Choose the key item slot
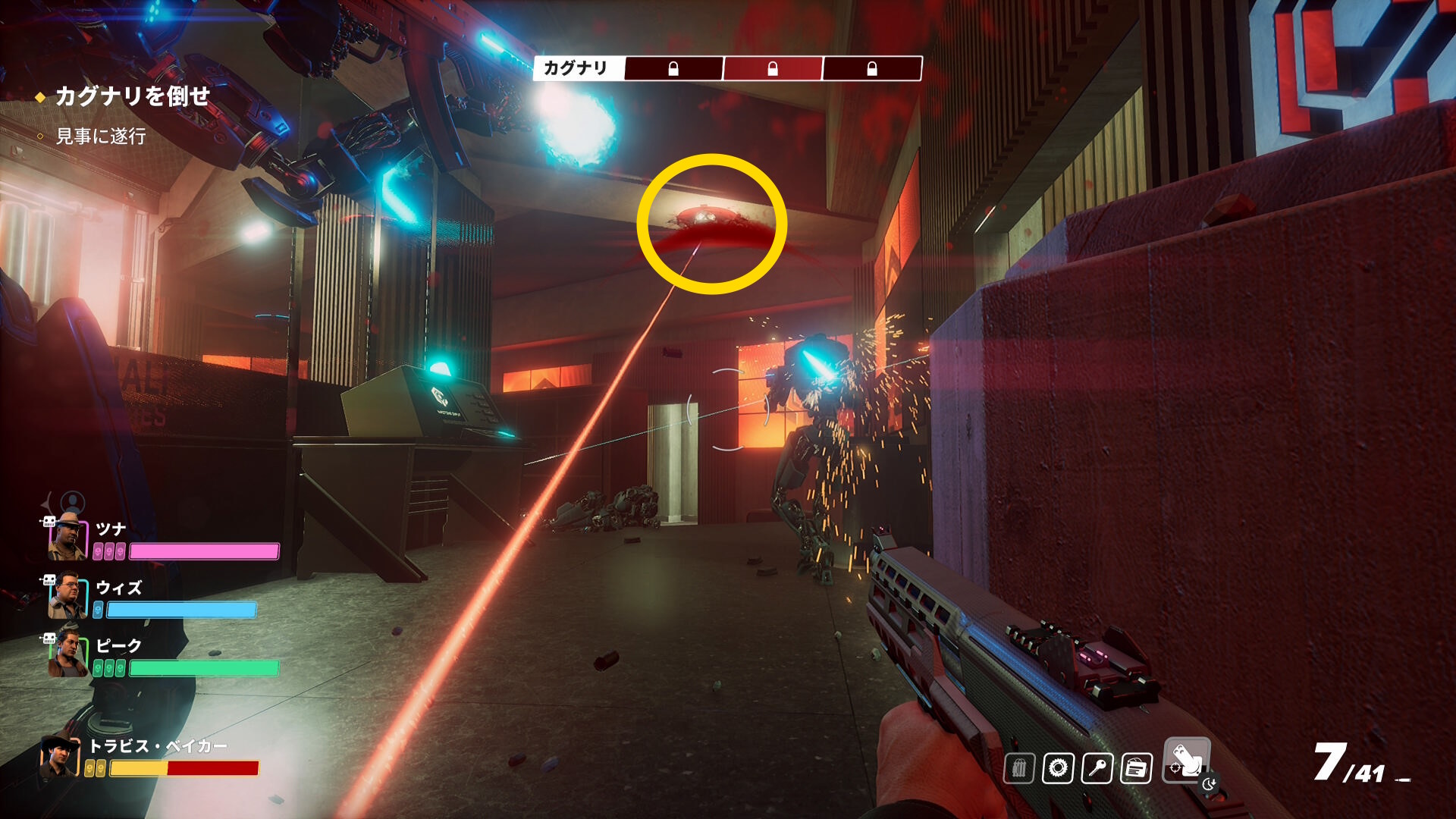Screen dimensions: 1456x819 point(1097,768)
